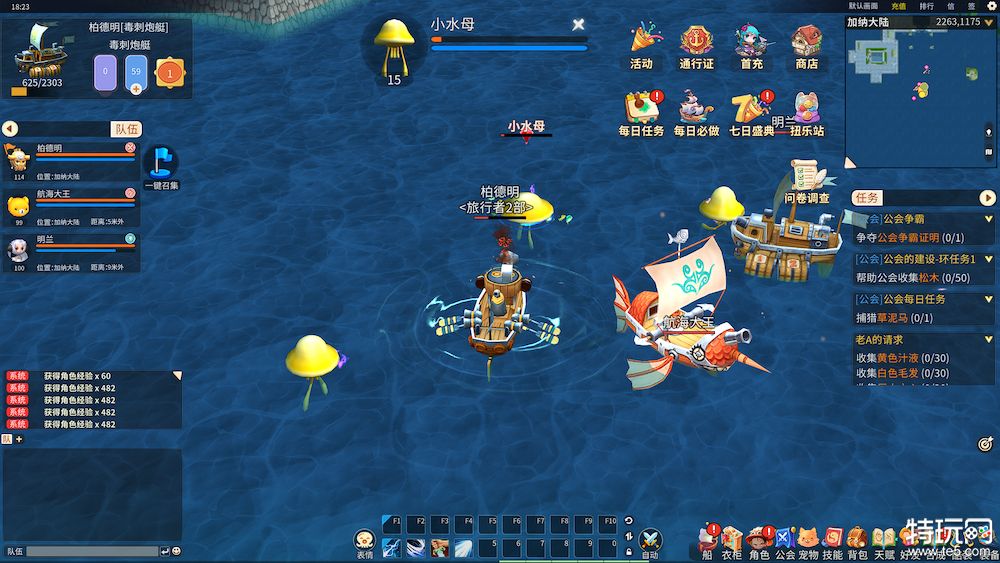Screen dimensions: 1000x563
Task: Open the 活动 events menu
Action: click(x=641, y=45)
